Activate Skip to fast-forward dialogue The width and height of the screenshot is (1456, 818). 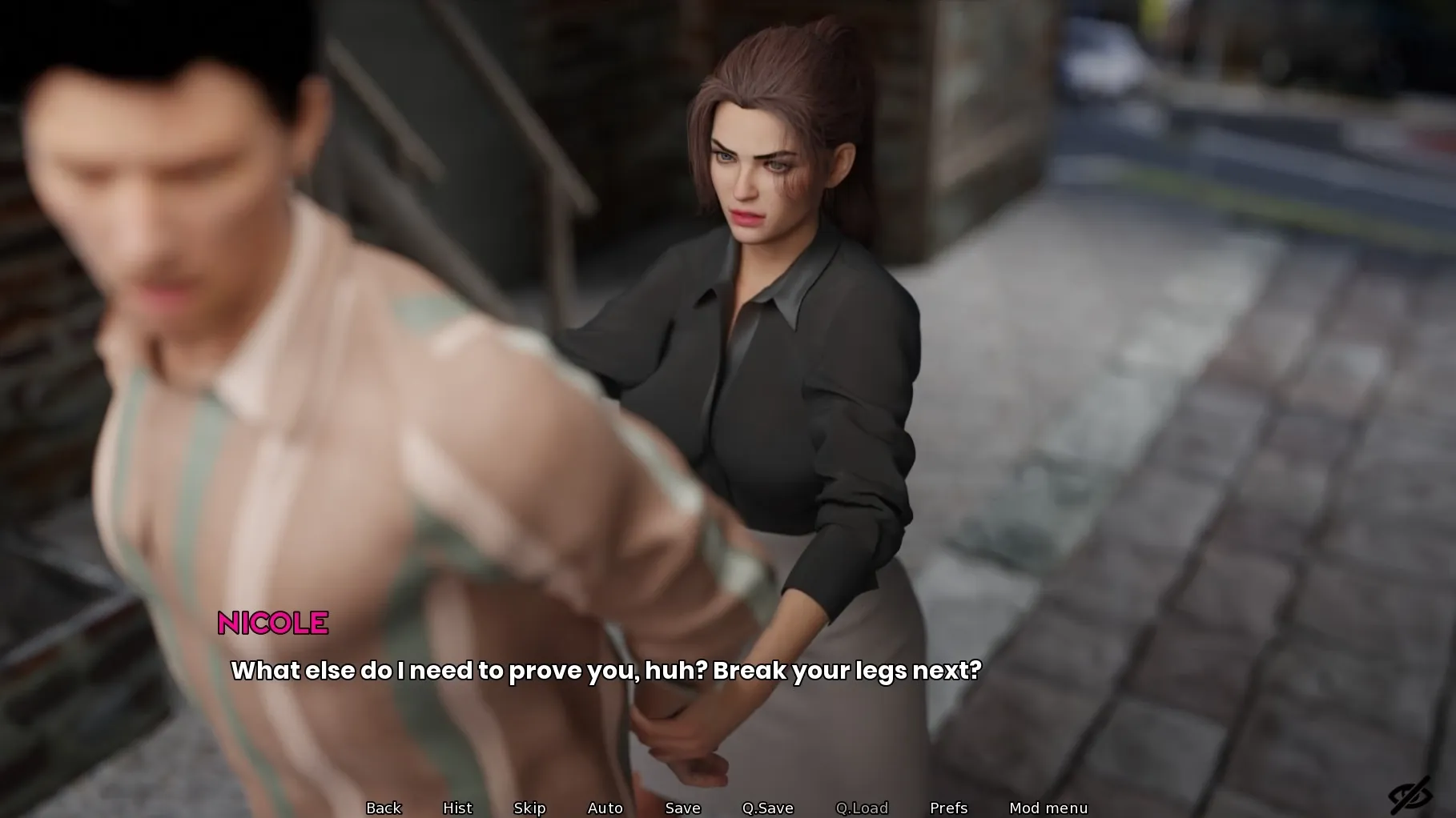coord(529,808)
